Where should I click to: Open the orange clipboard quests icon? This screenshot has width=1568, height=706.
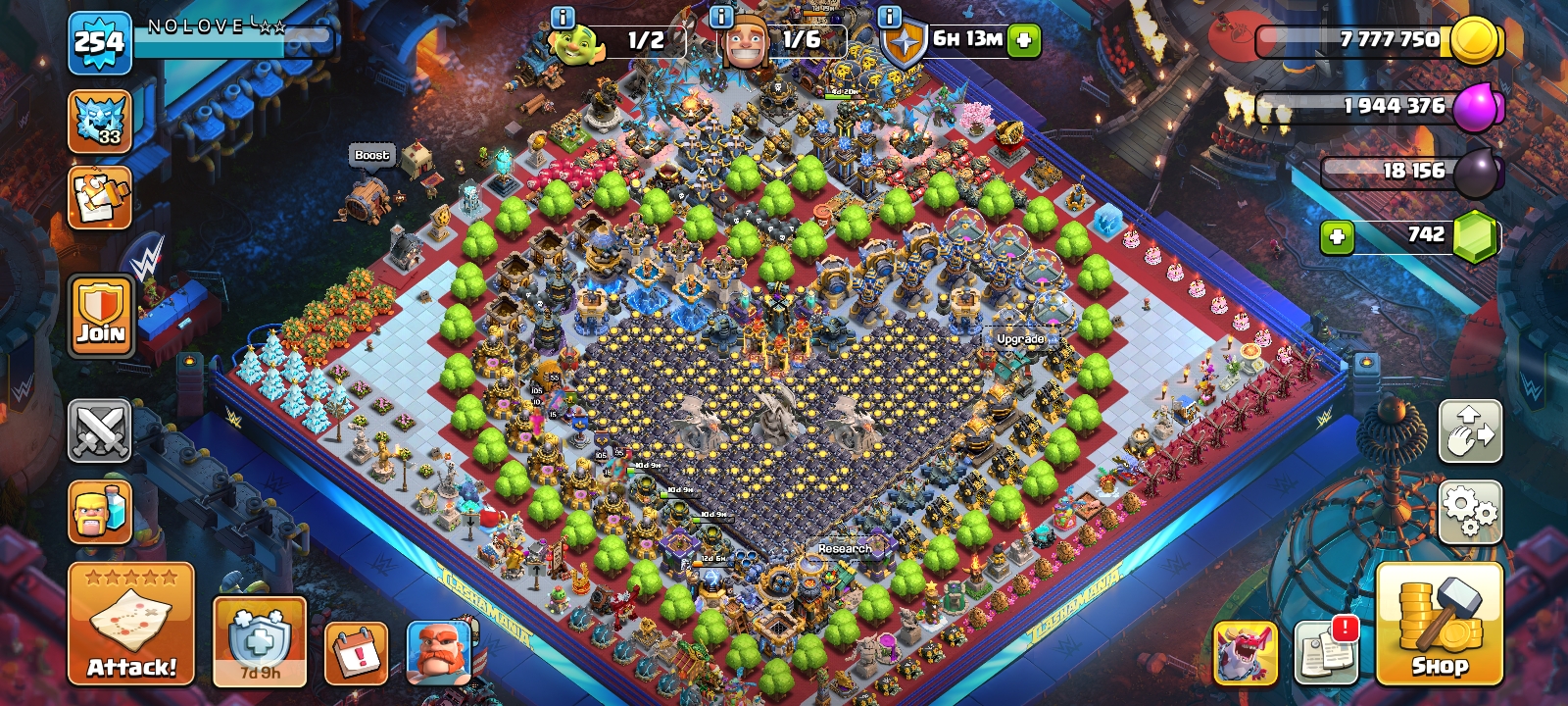[x=100, y=197]
